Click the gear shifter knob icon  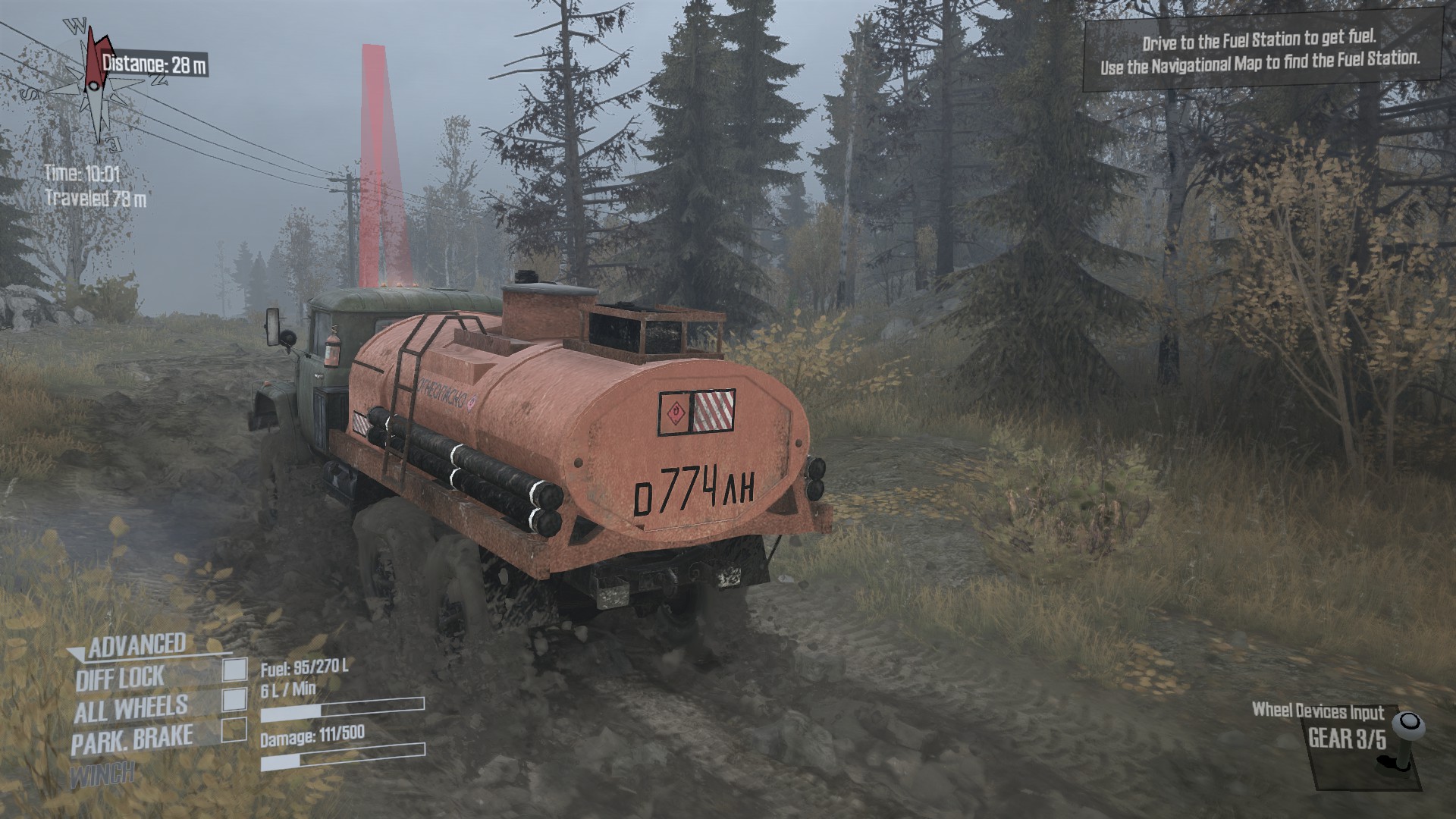pos(1409,726)
